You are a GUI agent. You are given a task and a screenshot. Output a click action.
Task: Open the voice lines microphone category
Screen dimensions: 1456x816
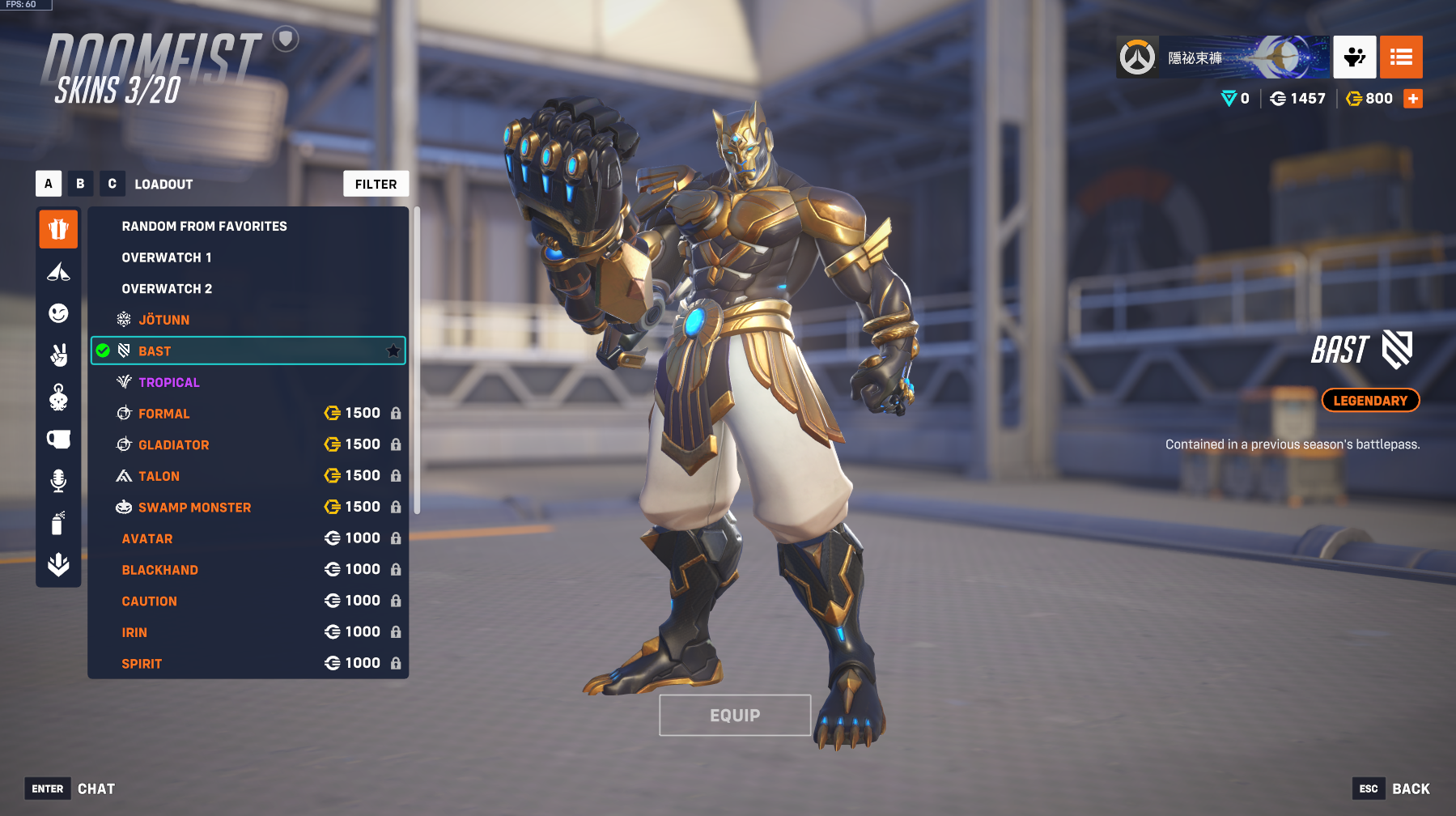point(58,481)
